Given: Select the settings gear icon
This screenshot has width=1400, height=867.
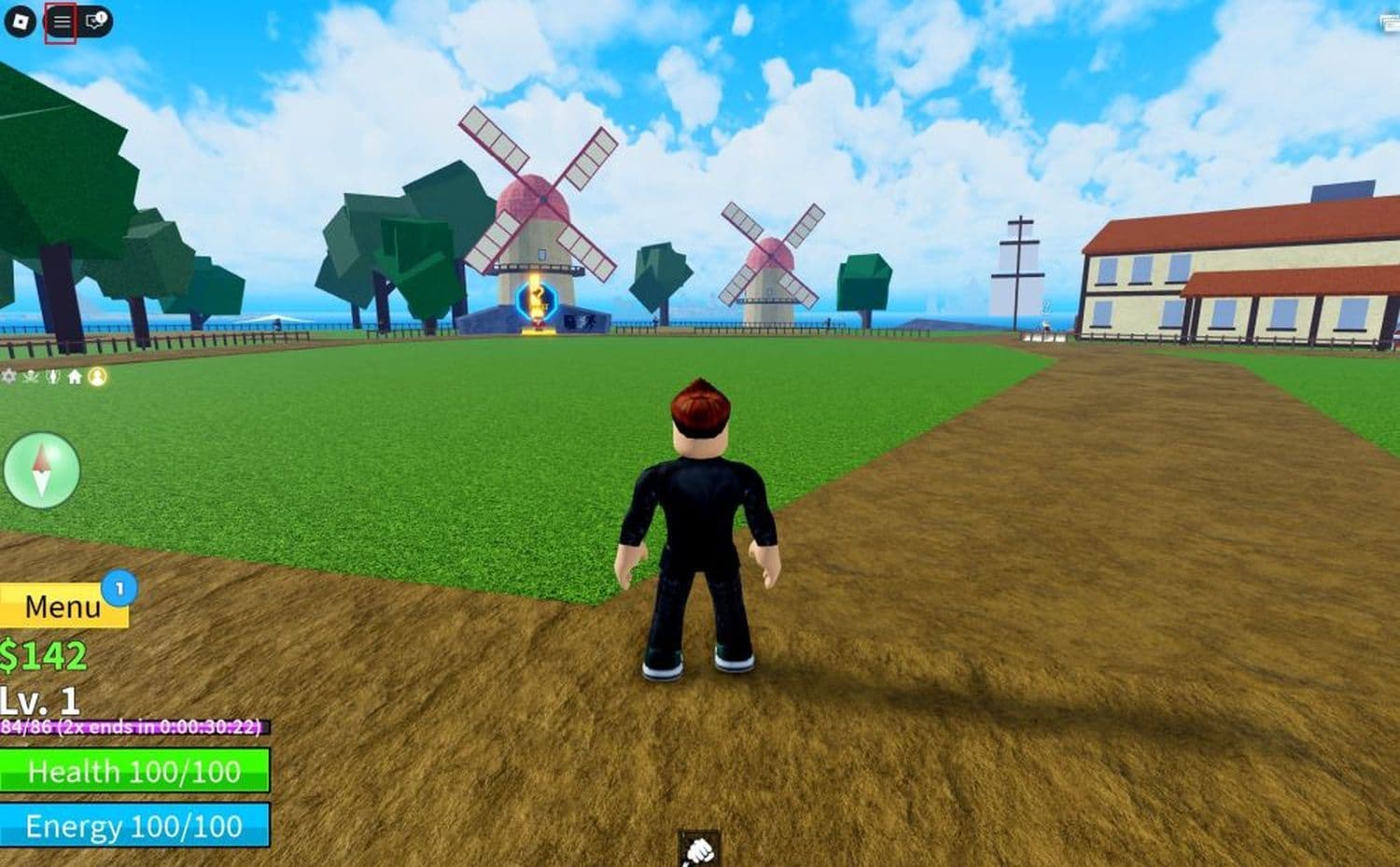Looking at the screenshot, I should click(x=8, y=377).
